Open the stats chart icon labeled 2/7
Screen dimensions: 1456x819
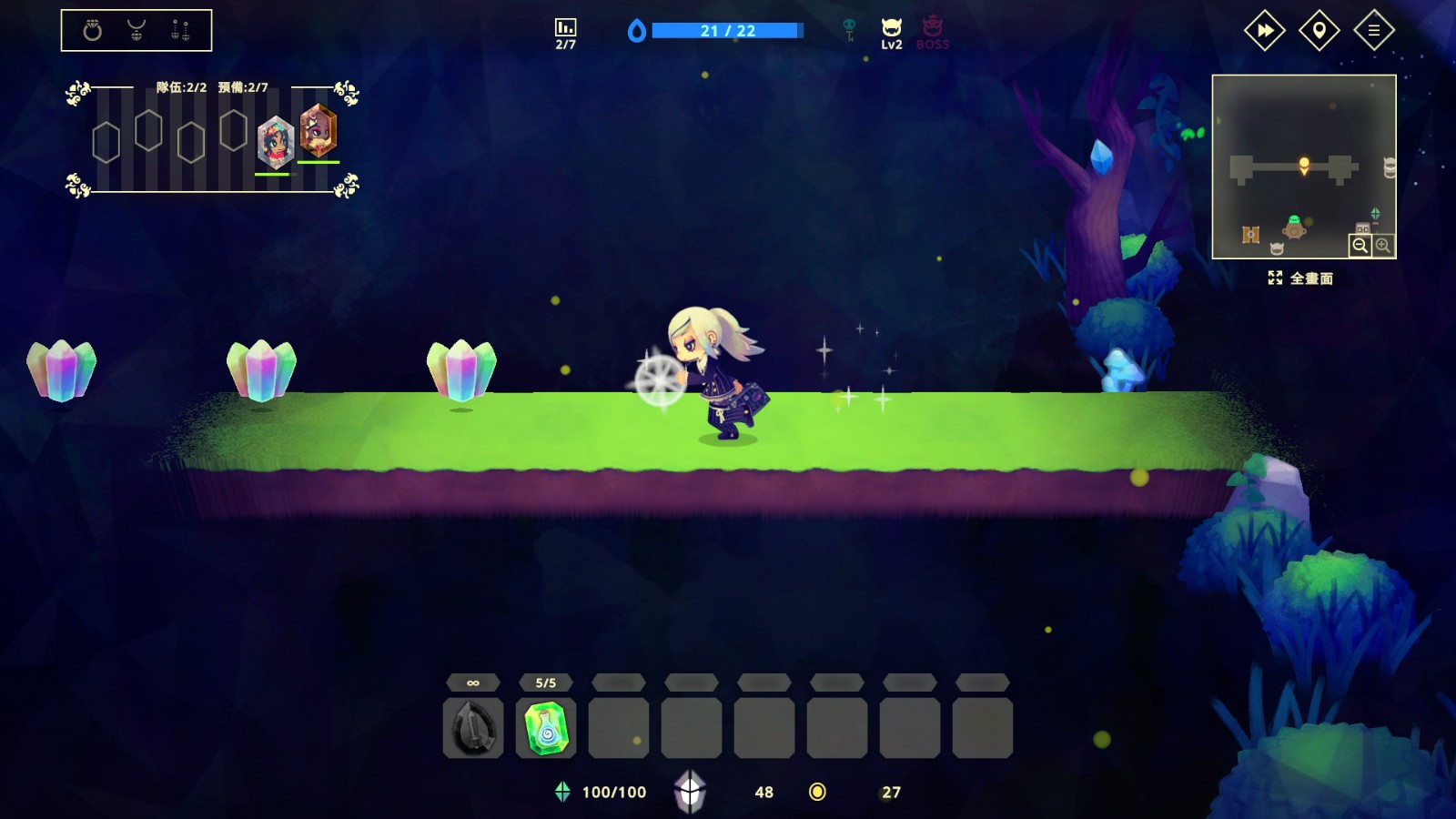(565, 33)
